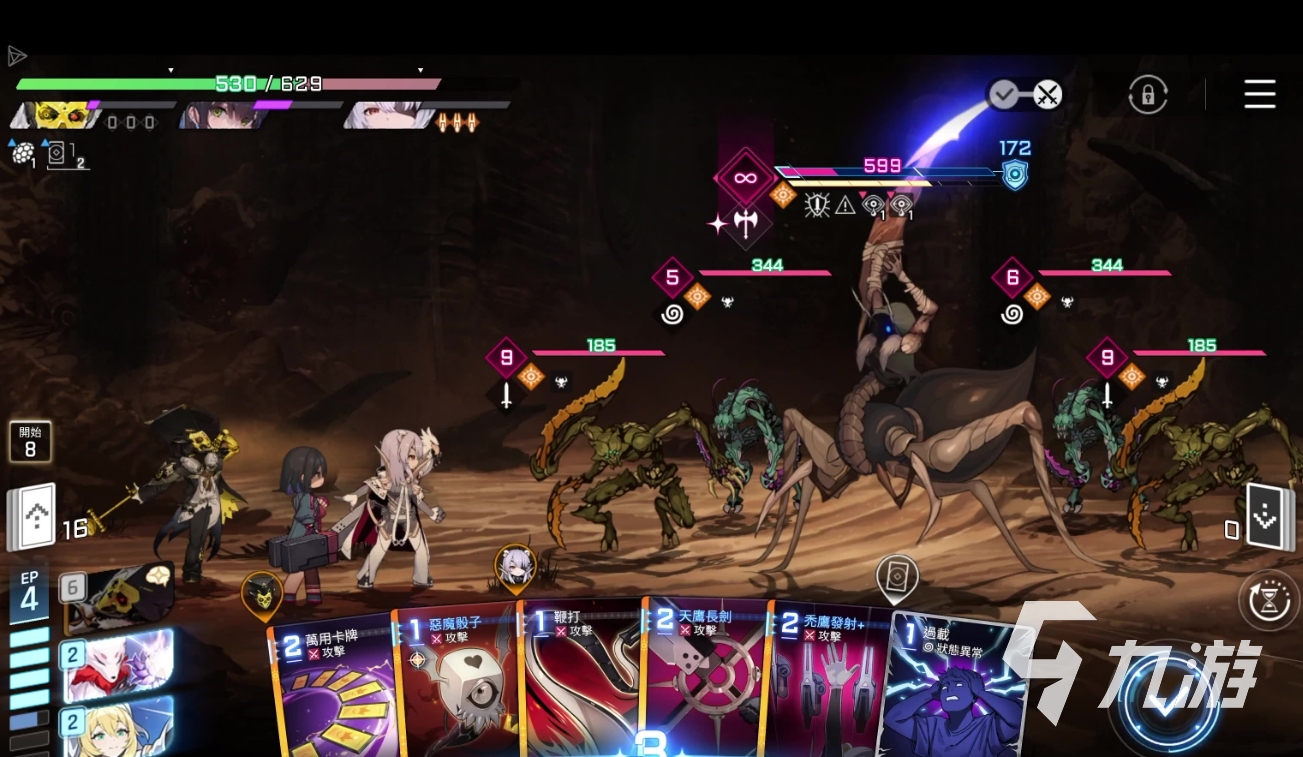Use the red fox ego skill card

pyautogui.click(x=118, y=665)
